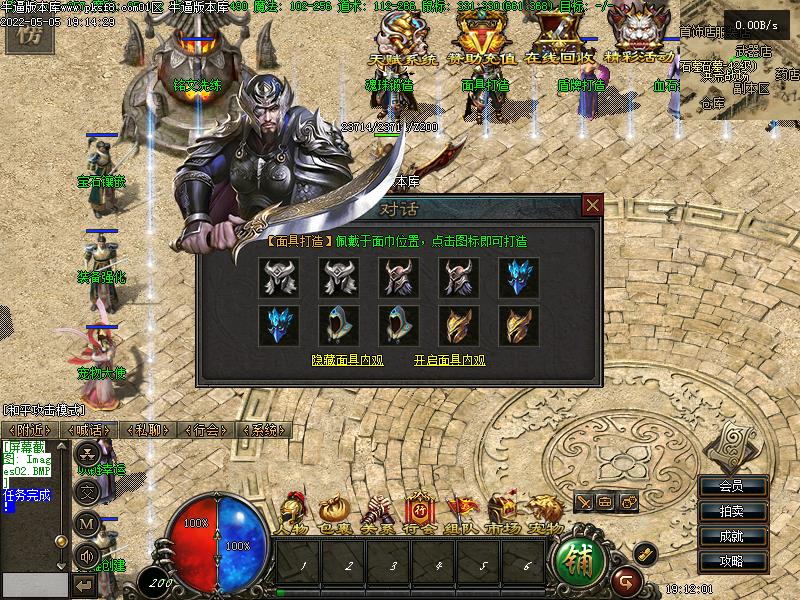Toggle the sound speaker button

pos(87,555)
